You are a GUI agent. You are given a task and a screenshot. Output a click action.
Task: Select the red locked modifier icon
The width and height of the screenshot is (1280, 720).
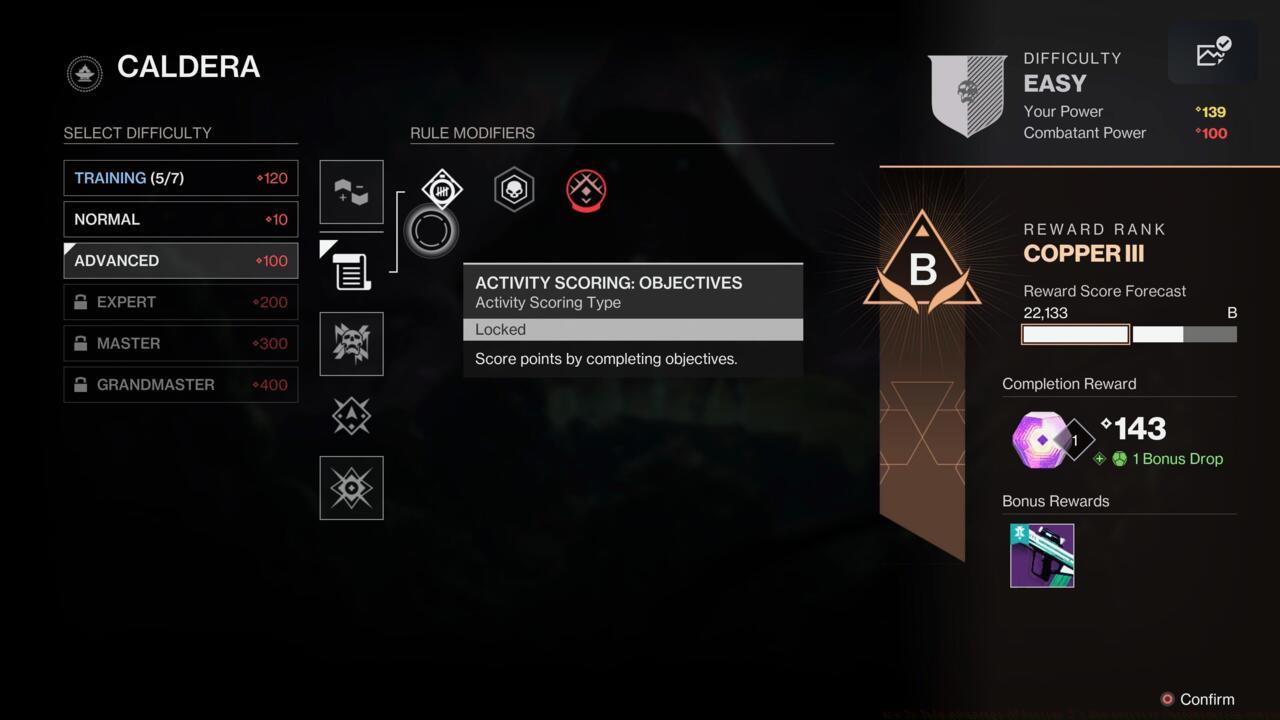coord(586,190)
